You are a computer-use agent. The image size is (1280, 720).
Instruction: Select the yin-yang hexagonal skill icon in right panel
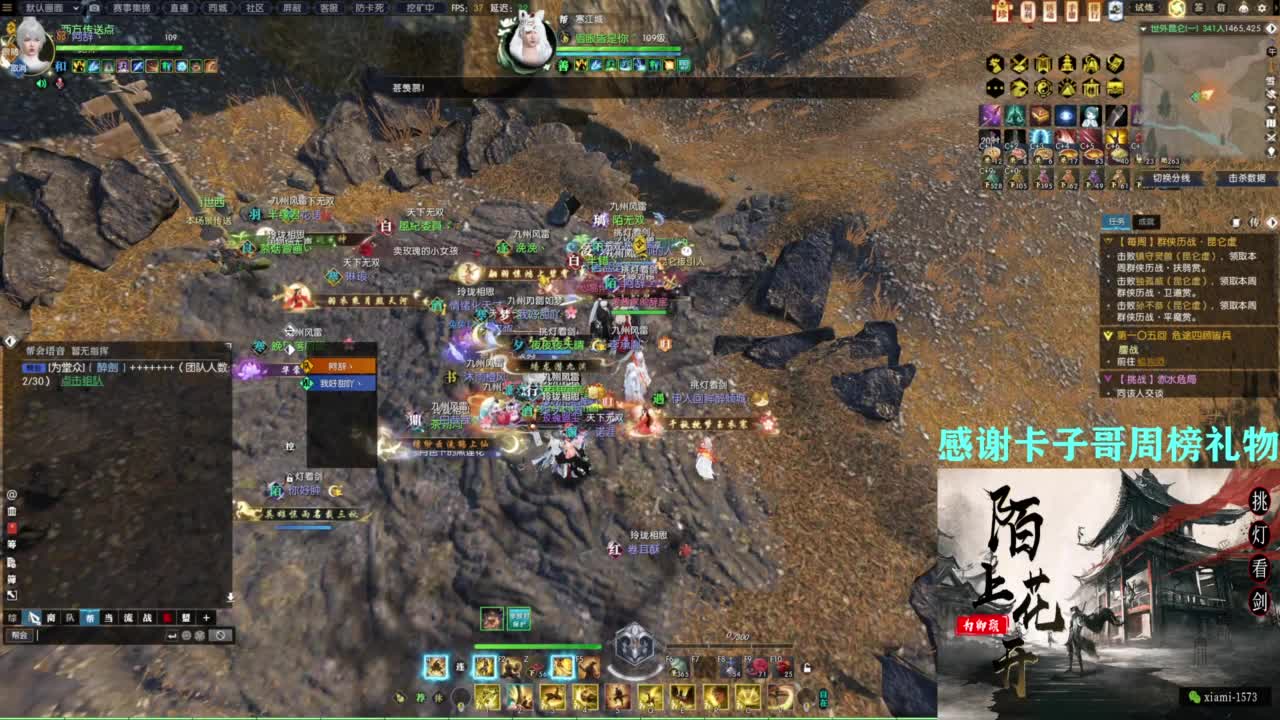1043,88
